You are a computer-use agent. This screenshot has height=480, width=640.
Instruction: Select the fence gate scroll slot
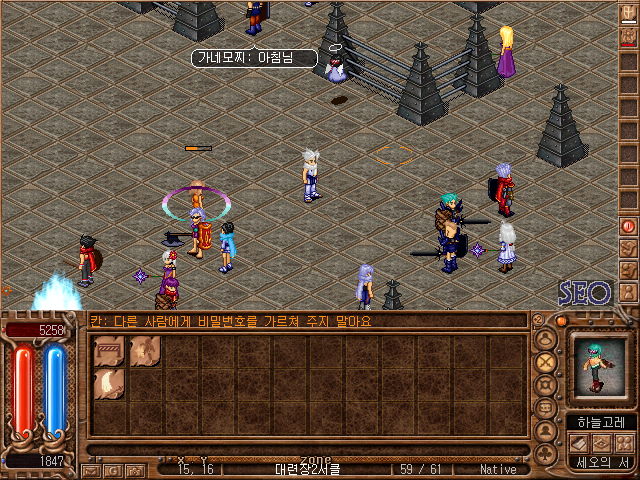pyautogui.click(x=109, y=350)
